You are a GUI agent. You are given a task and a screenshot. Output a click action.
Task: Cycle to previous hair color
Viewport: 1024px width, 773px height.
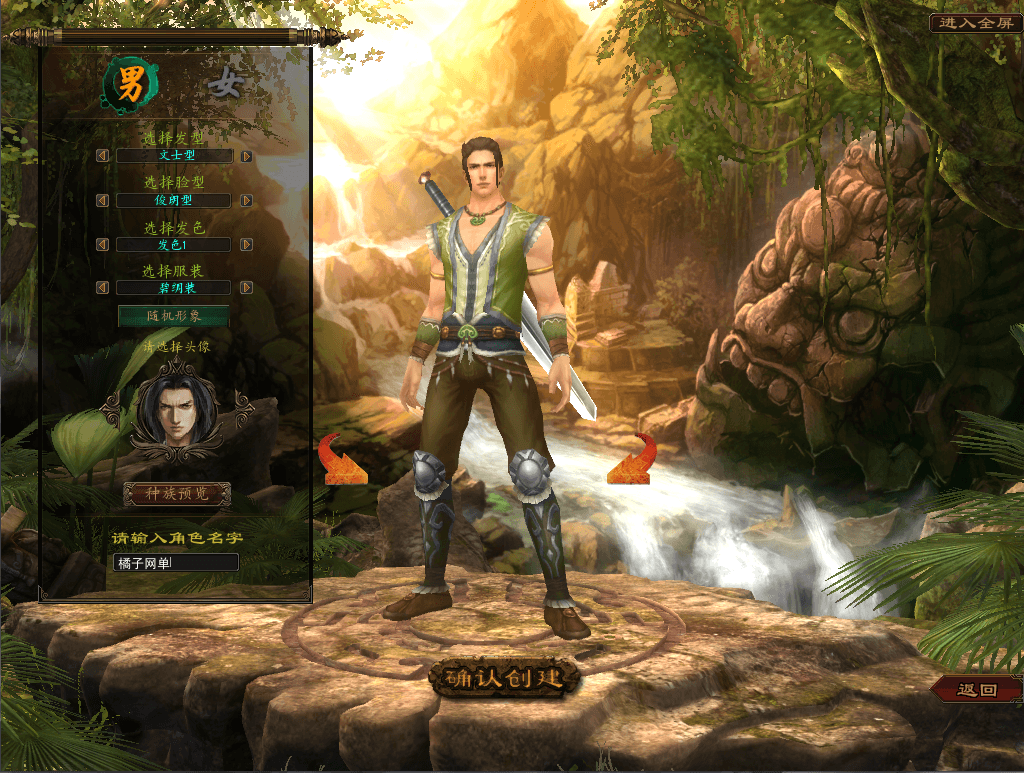[x=102, y=244]
